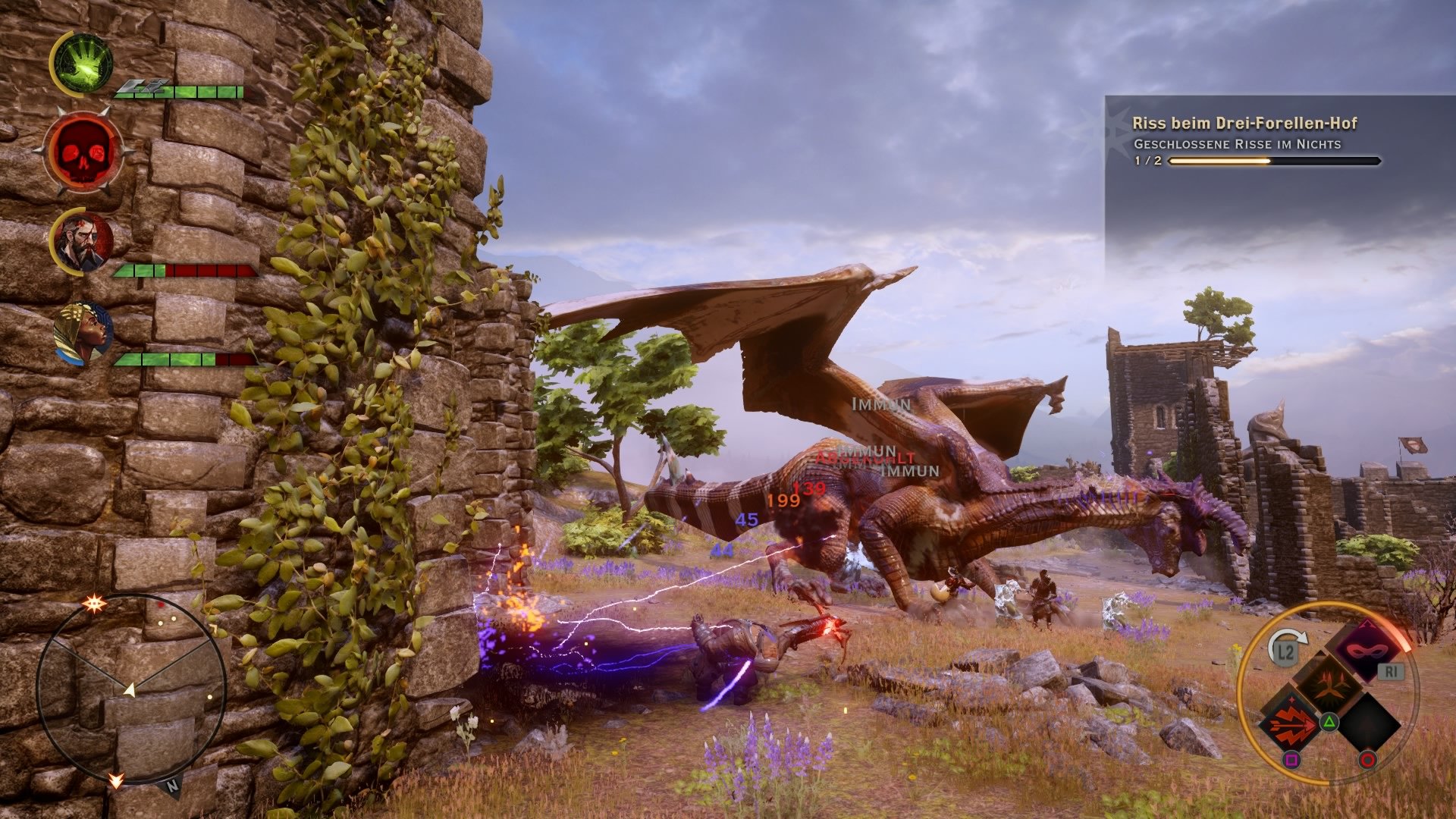Click the purple square button ability
The width and height of the screenshot is (1456, 819).
(1293, 759)
